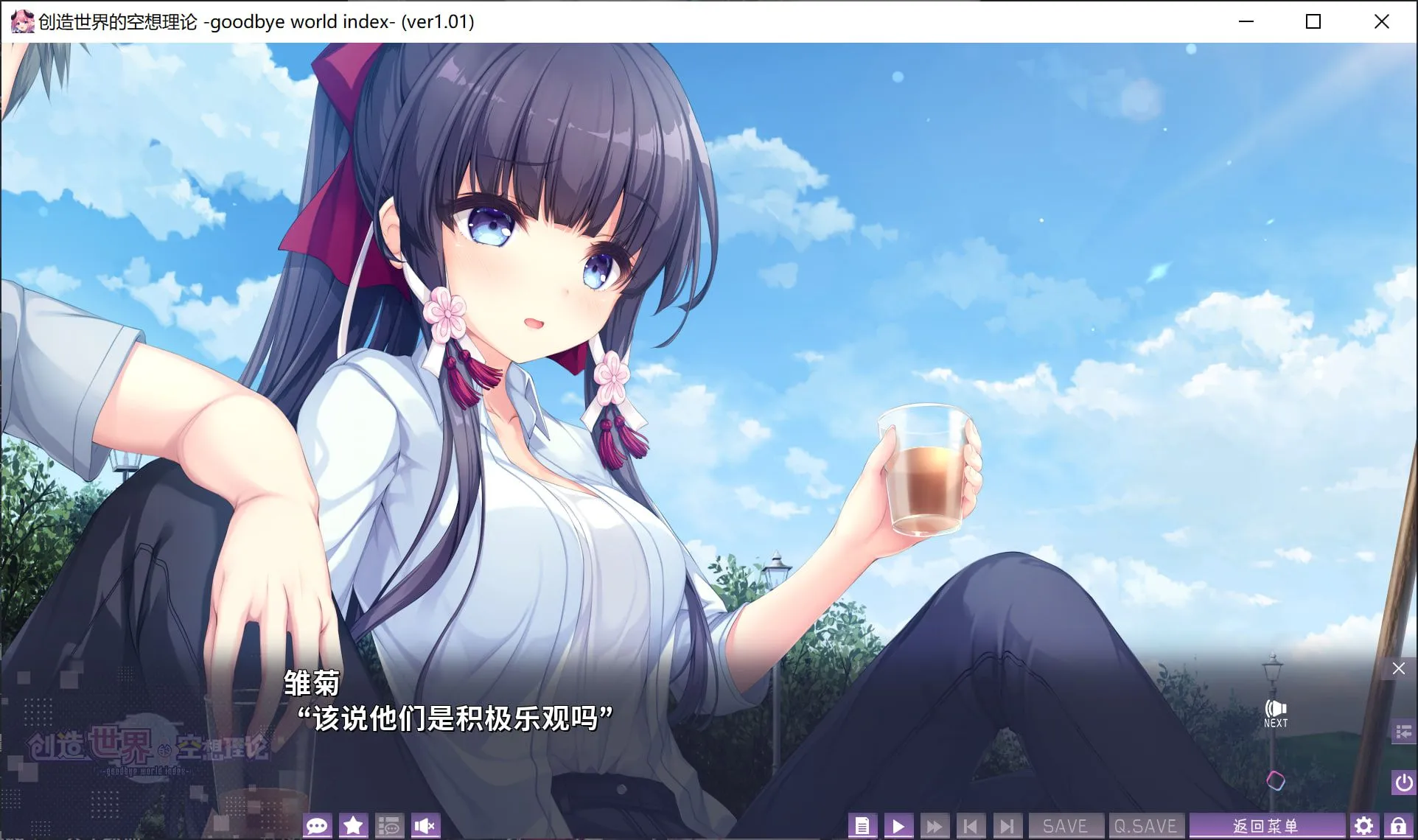Jump ahead using the next-scene control
Screen dimensions: 1418x840
[1007, 825]
